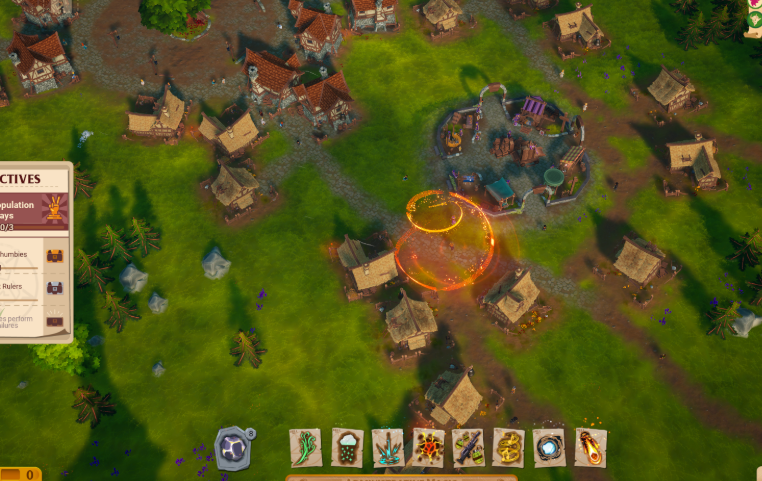762x481 pixels.
Task: Use the swirling blue portal spell card
Action: tap(549, 447)
